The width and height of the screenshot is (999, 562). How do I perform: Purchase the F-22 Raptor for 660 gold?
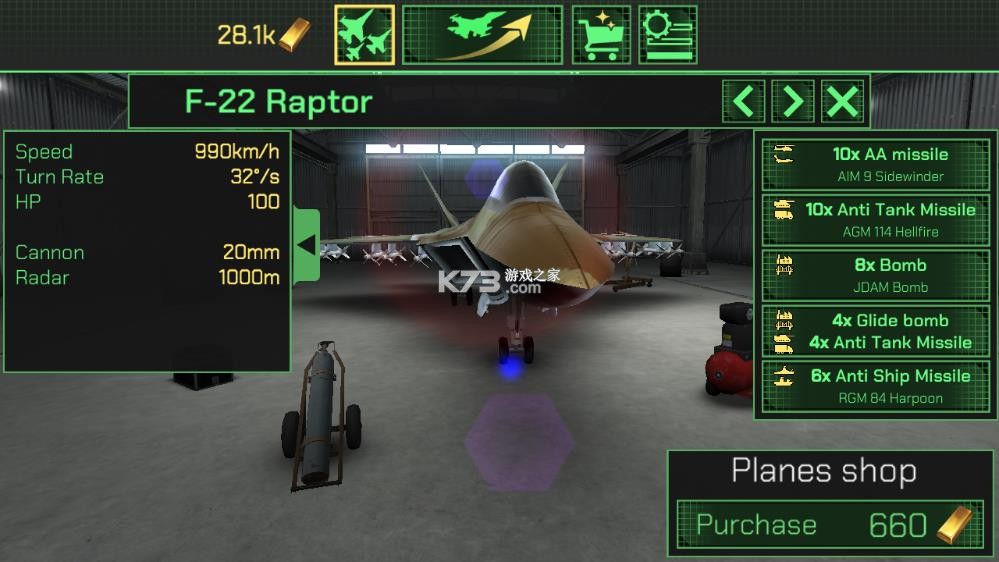(825, 525)
